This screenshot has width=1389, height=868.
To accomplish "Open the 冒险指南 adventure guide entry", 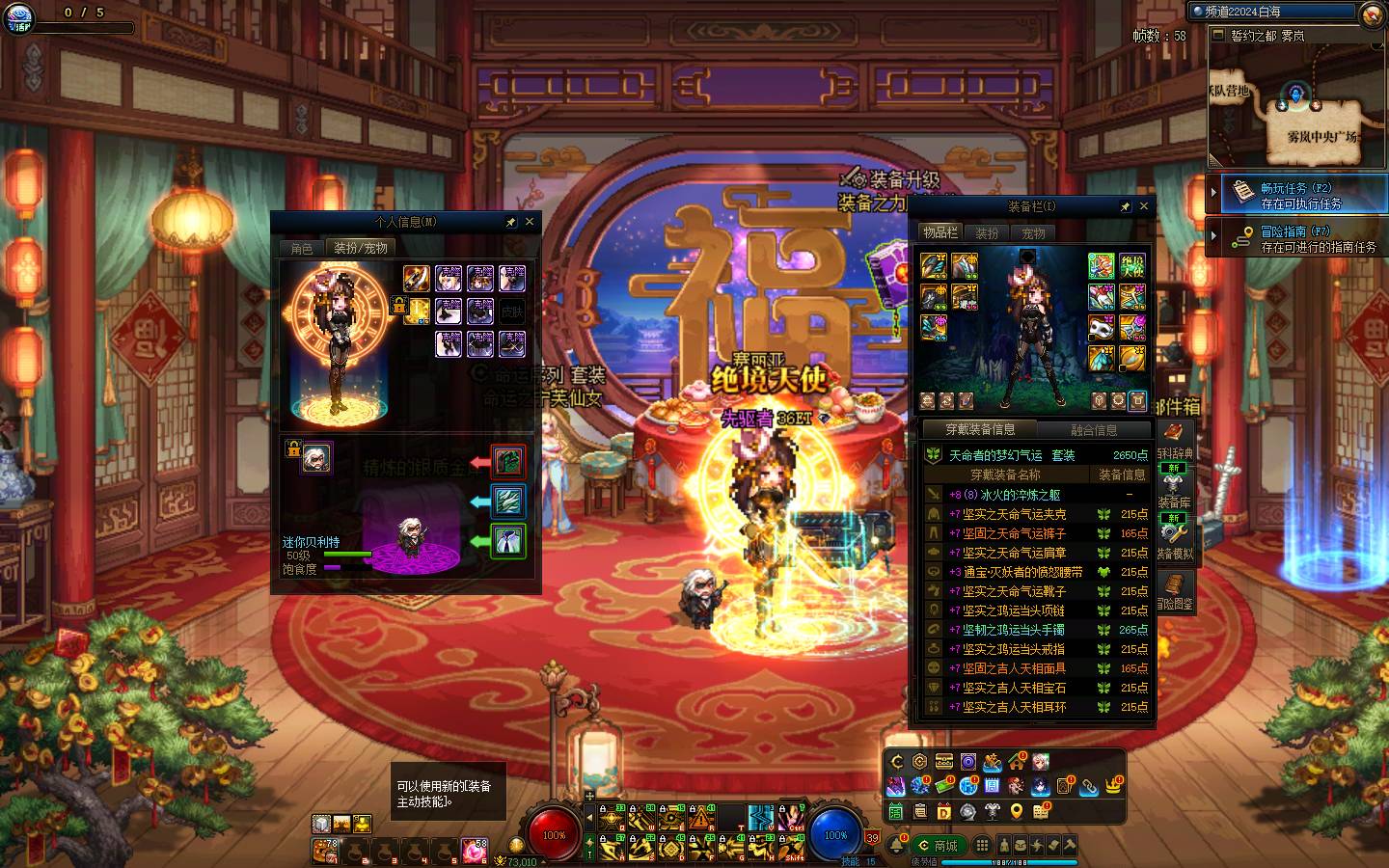I will pos(1295,239).
